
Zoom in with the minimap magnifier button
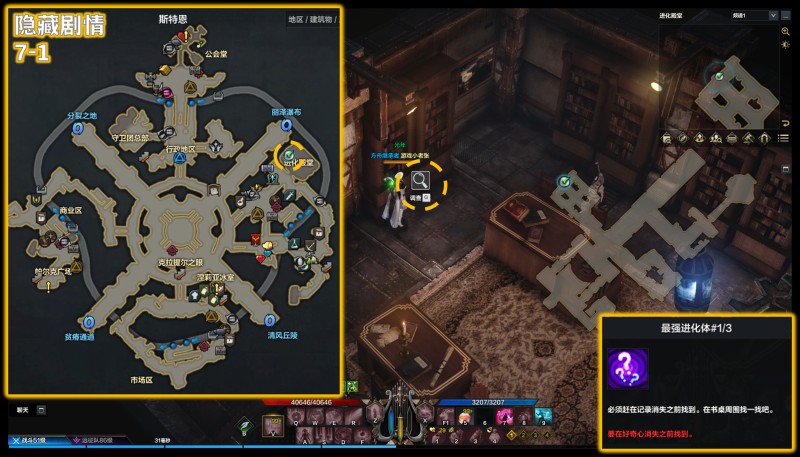click(x=786, y=31)
